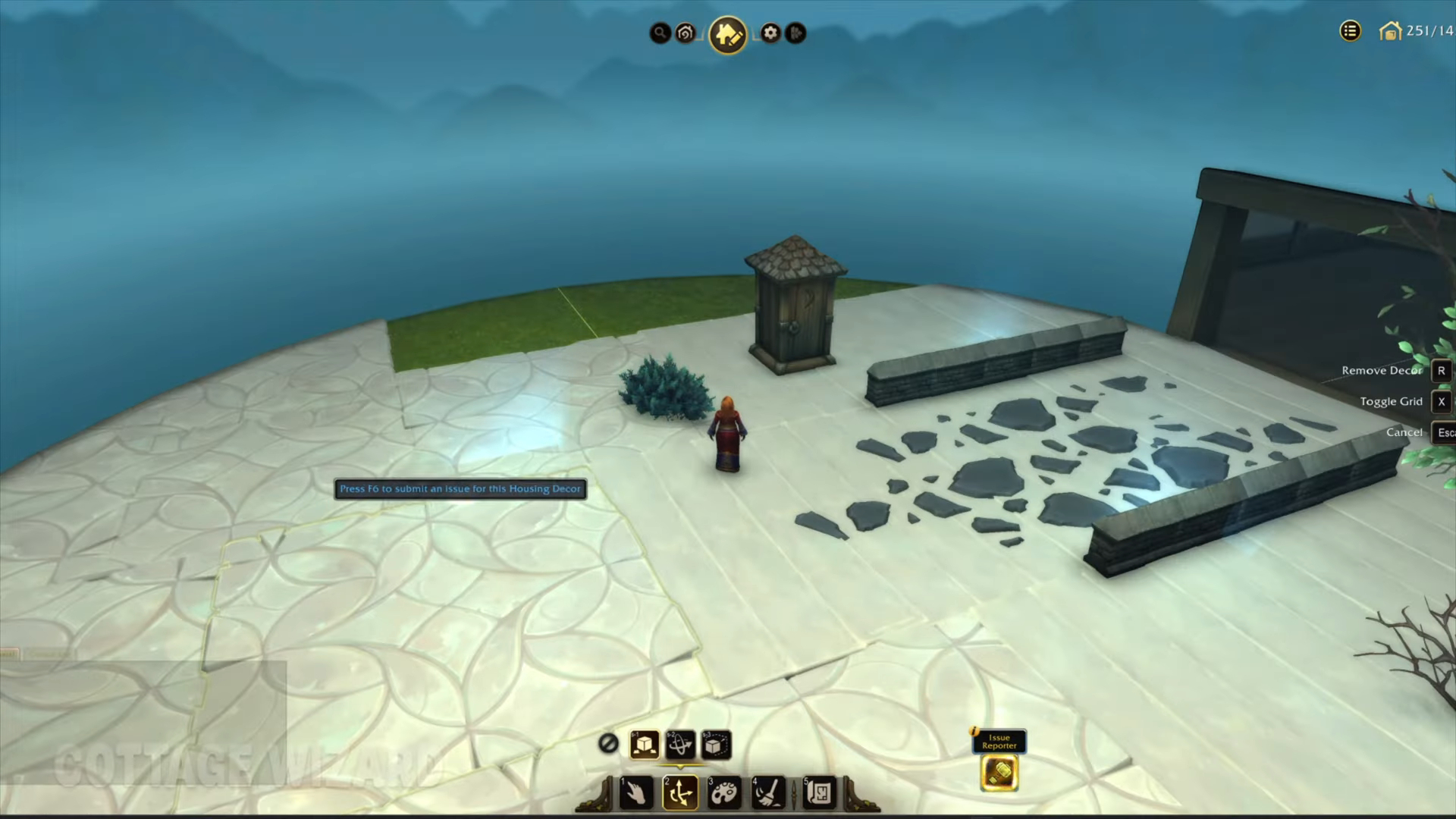Image resolution: width=1456 pixels, height=819 pixels.
Task: Open the list menu icon
Action: click(1350, 31)
